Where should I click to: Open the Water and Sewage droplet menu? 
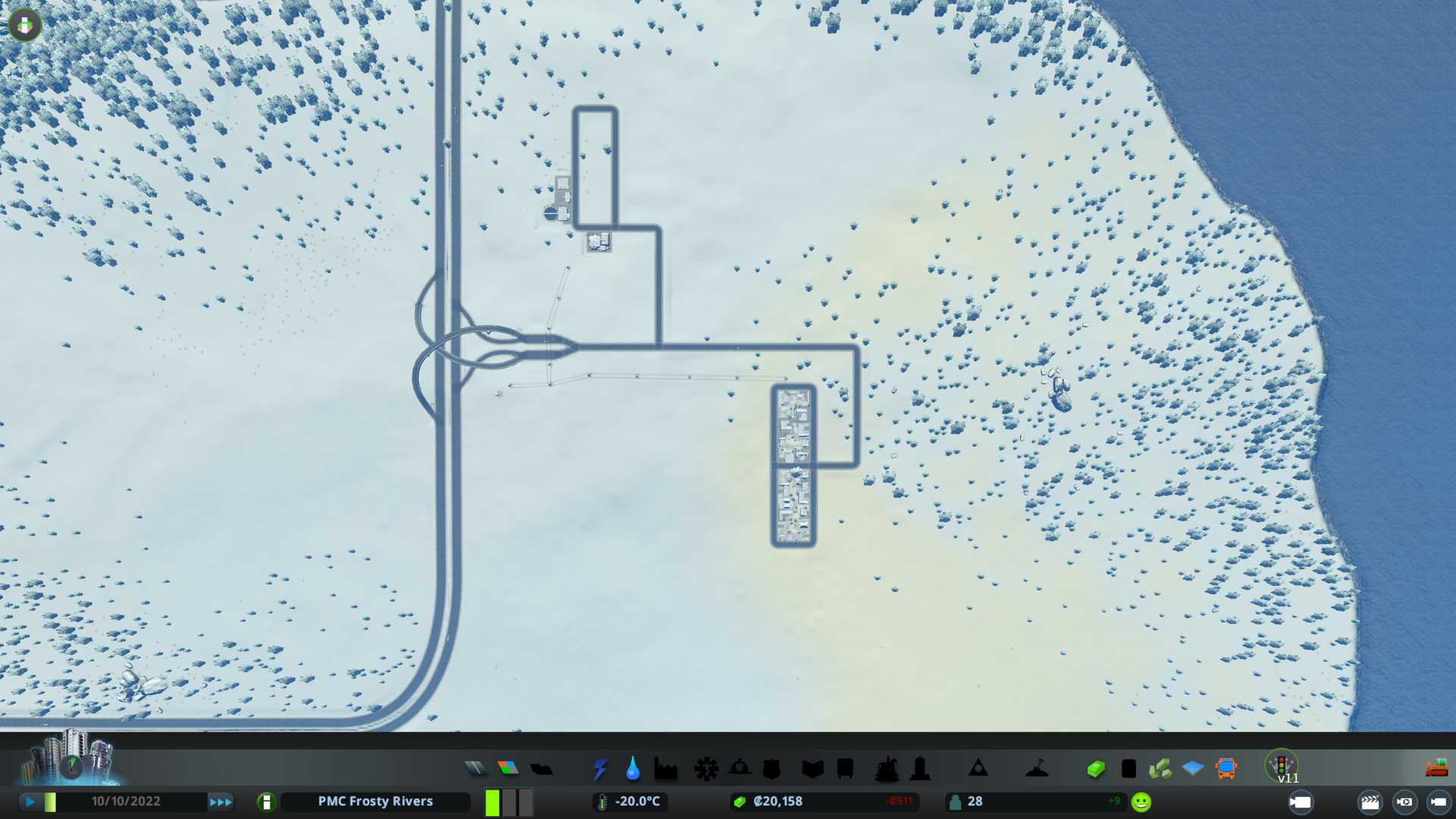click(x=632, y=769)
